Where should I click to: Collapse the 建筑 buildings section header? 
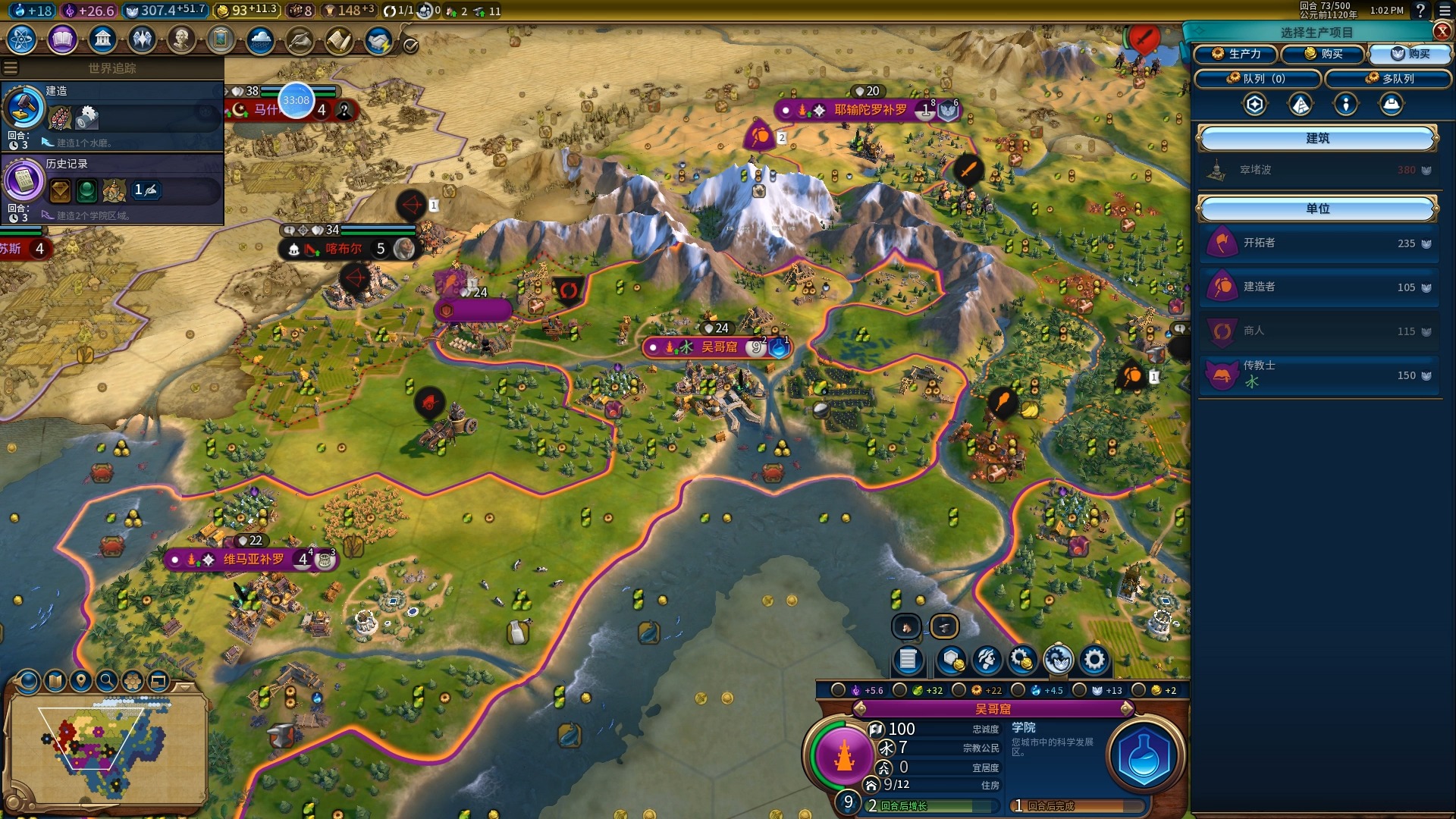click(x=1317, y=139)
